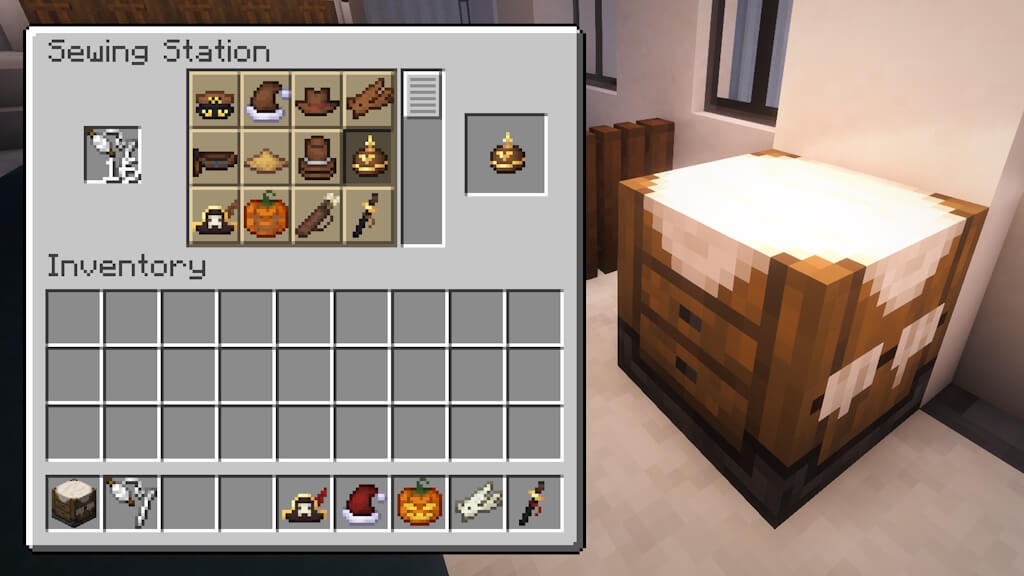The height and width of the screenshot is (576, 1024).
Task: Pick up the hotbar jack-o'-lantern
Action: point(420,503)
